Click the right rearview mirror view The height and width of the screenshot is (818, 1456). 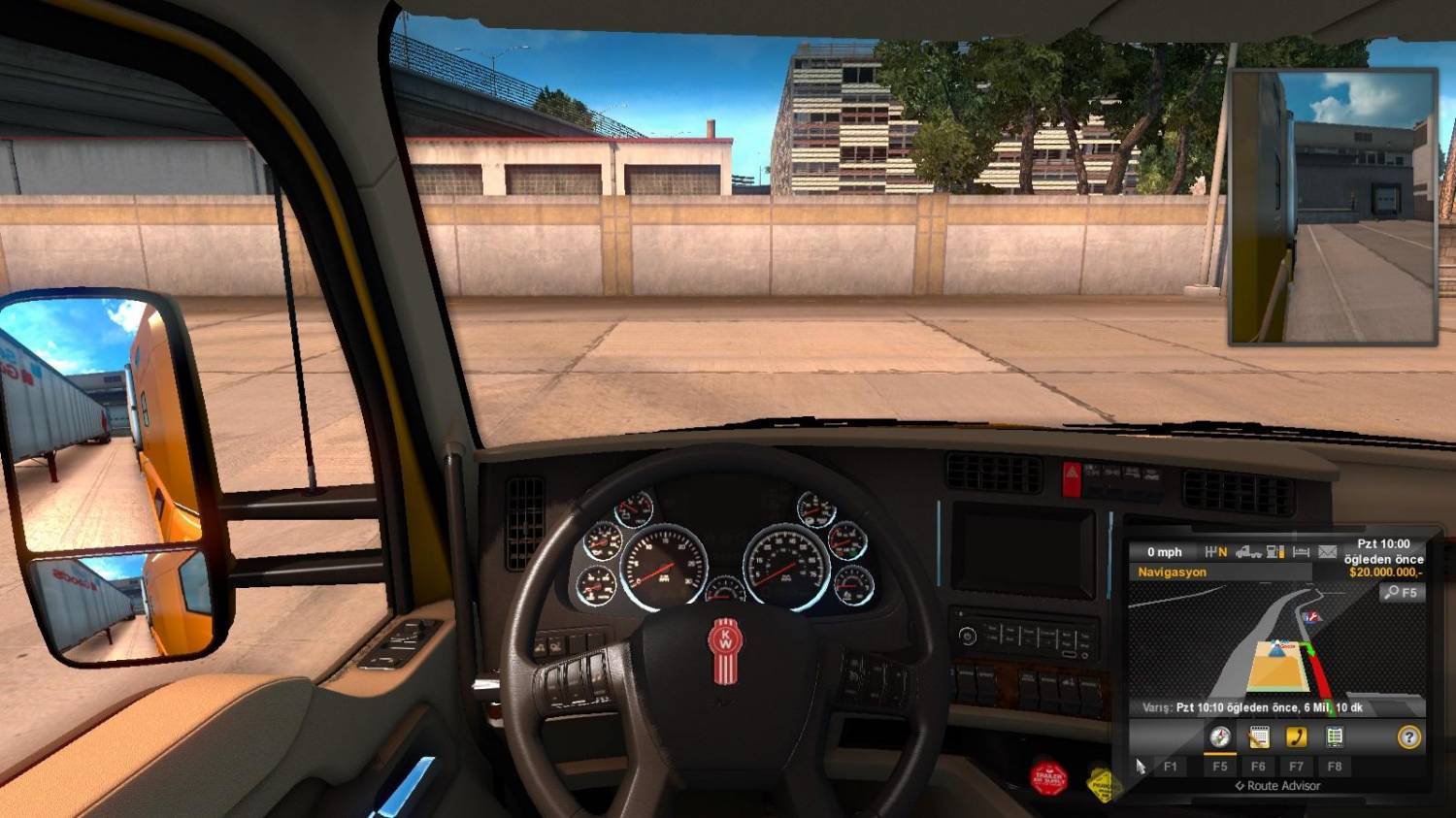click(1330, 204)
